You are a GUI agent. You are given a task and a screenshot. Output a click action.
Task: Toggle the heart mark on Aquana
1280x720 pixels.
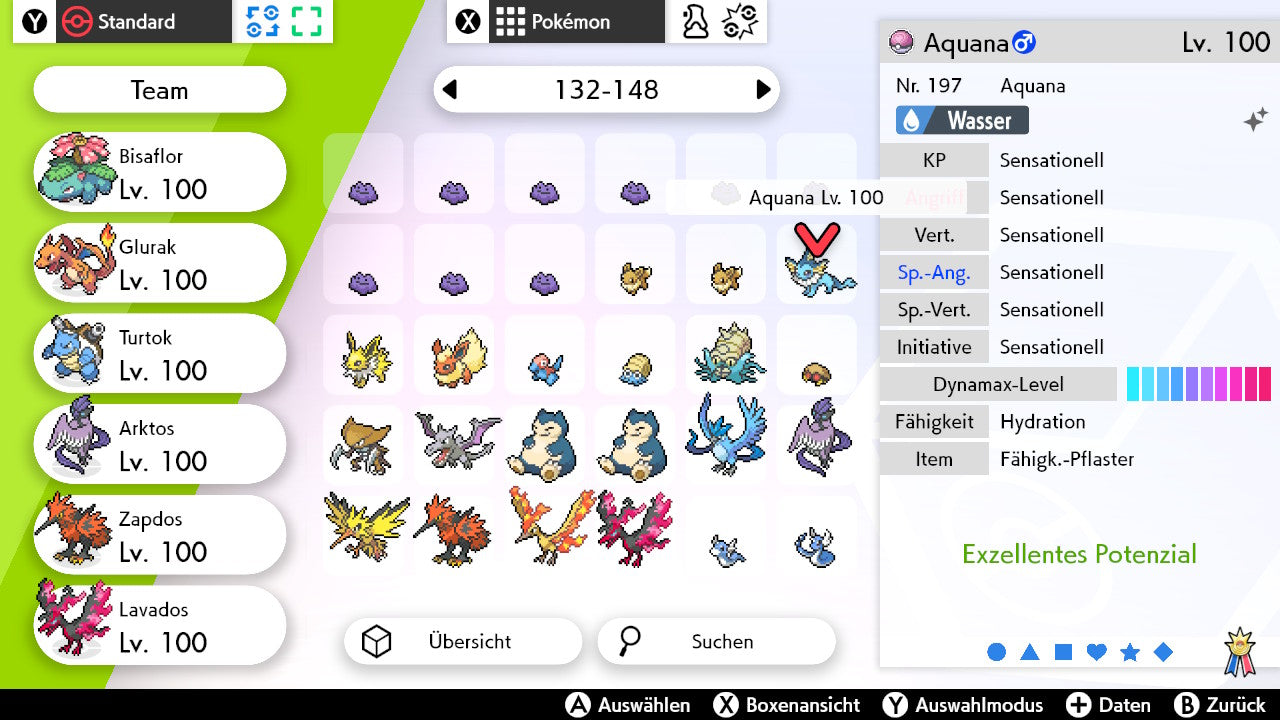pyautogui.click(x=1096, y=650)
